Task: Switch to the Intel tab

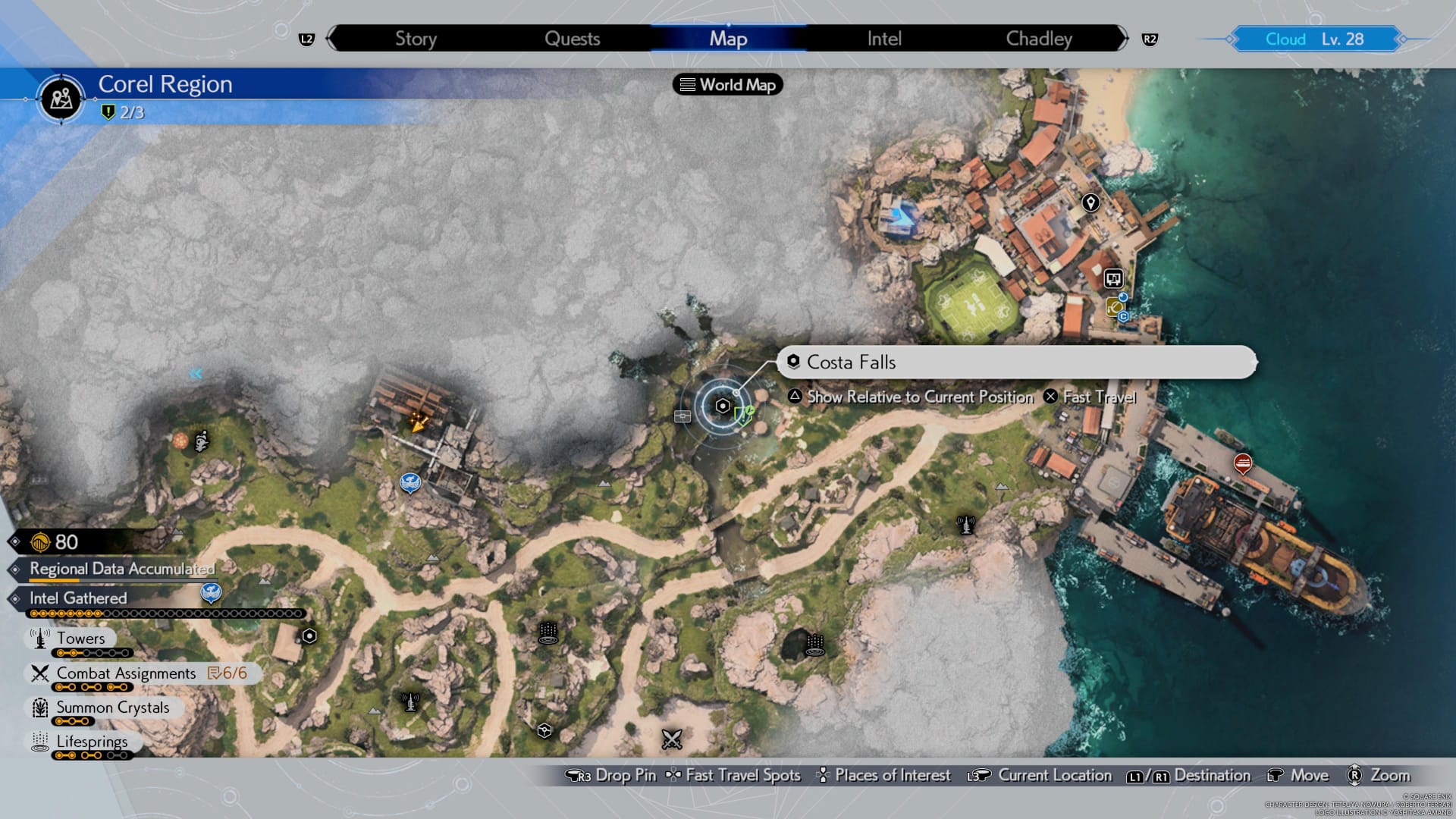Action: coord(884,39)
